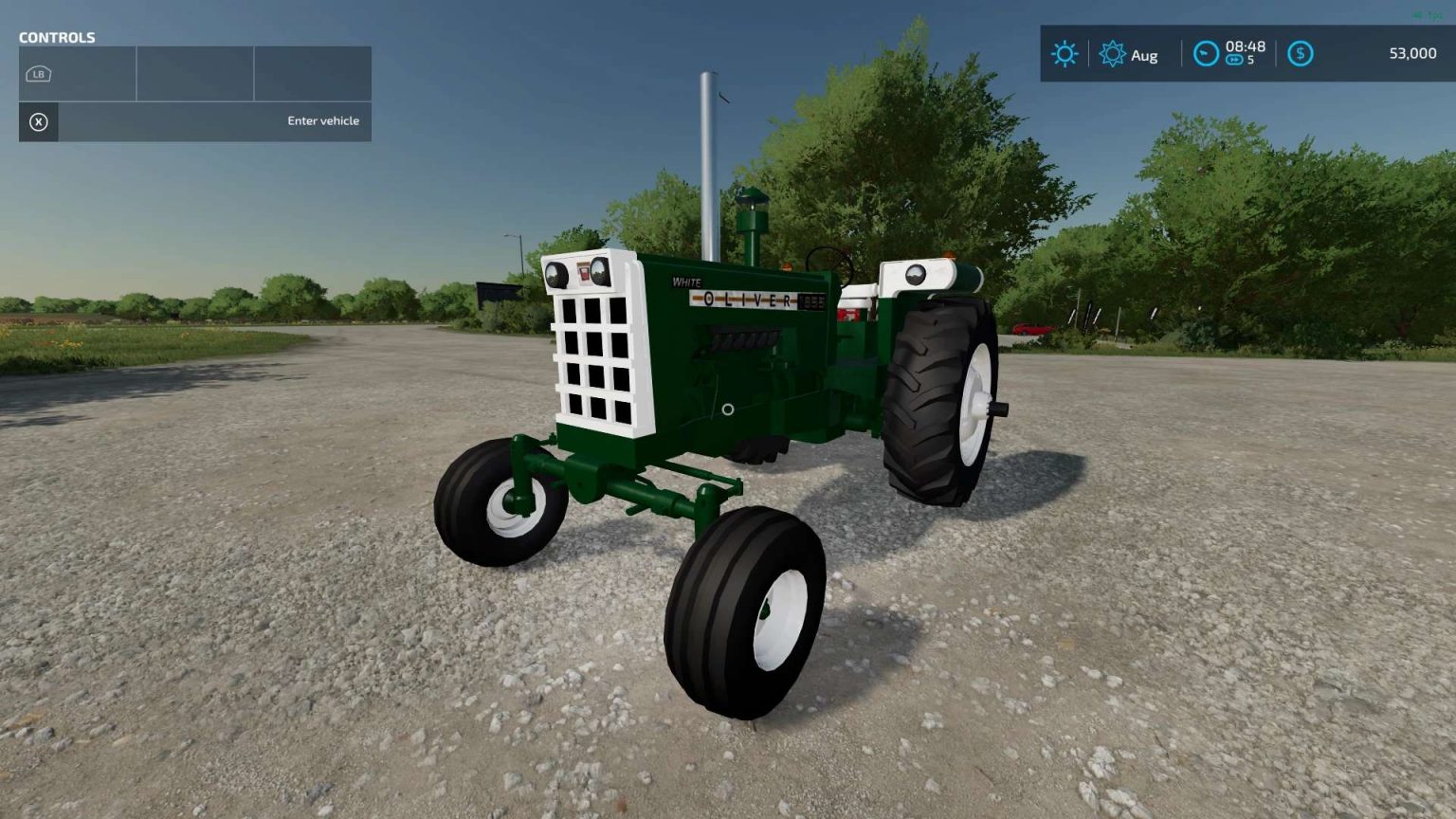Click the weather sun icon in the HUD
This screenshot has width=1456, height=819.
[x=1065, y=54]
